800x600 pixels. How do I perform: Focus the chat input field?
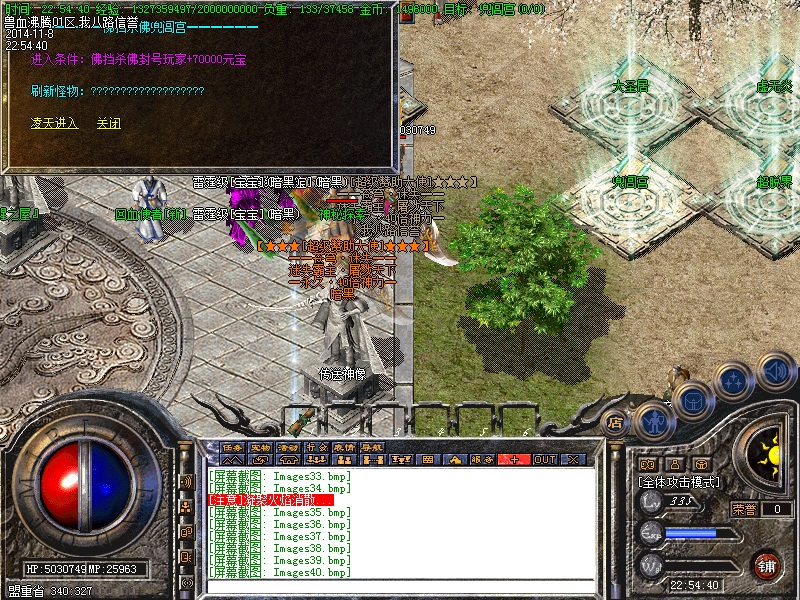400,585
